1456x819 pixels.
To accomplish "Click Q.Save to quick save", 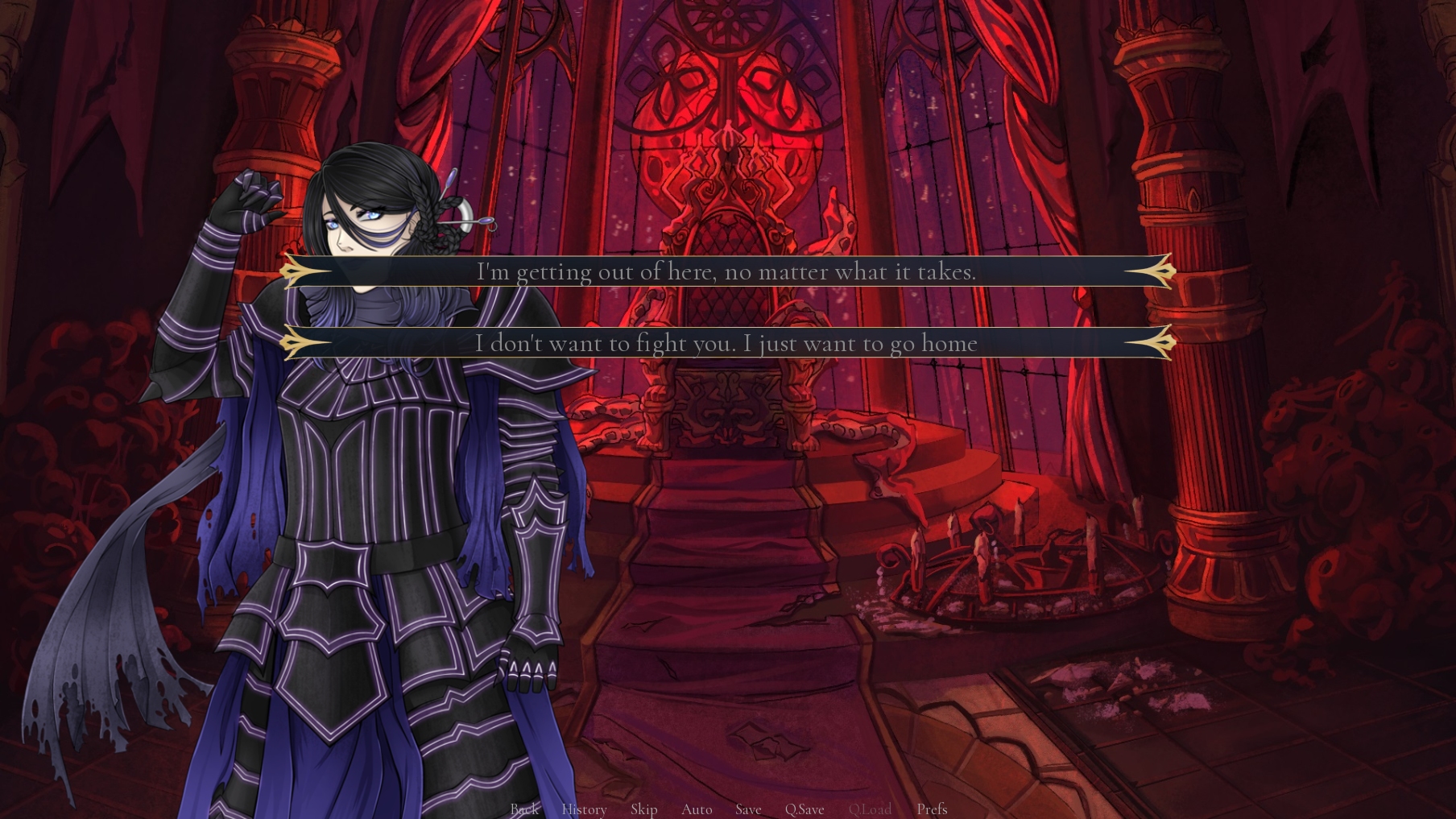I will [805, 809].
